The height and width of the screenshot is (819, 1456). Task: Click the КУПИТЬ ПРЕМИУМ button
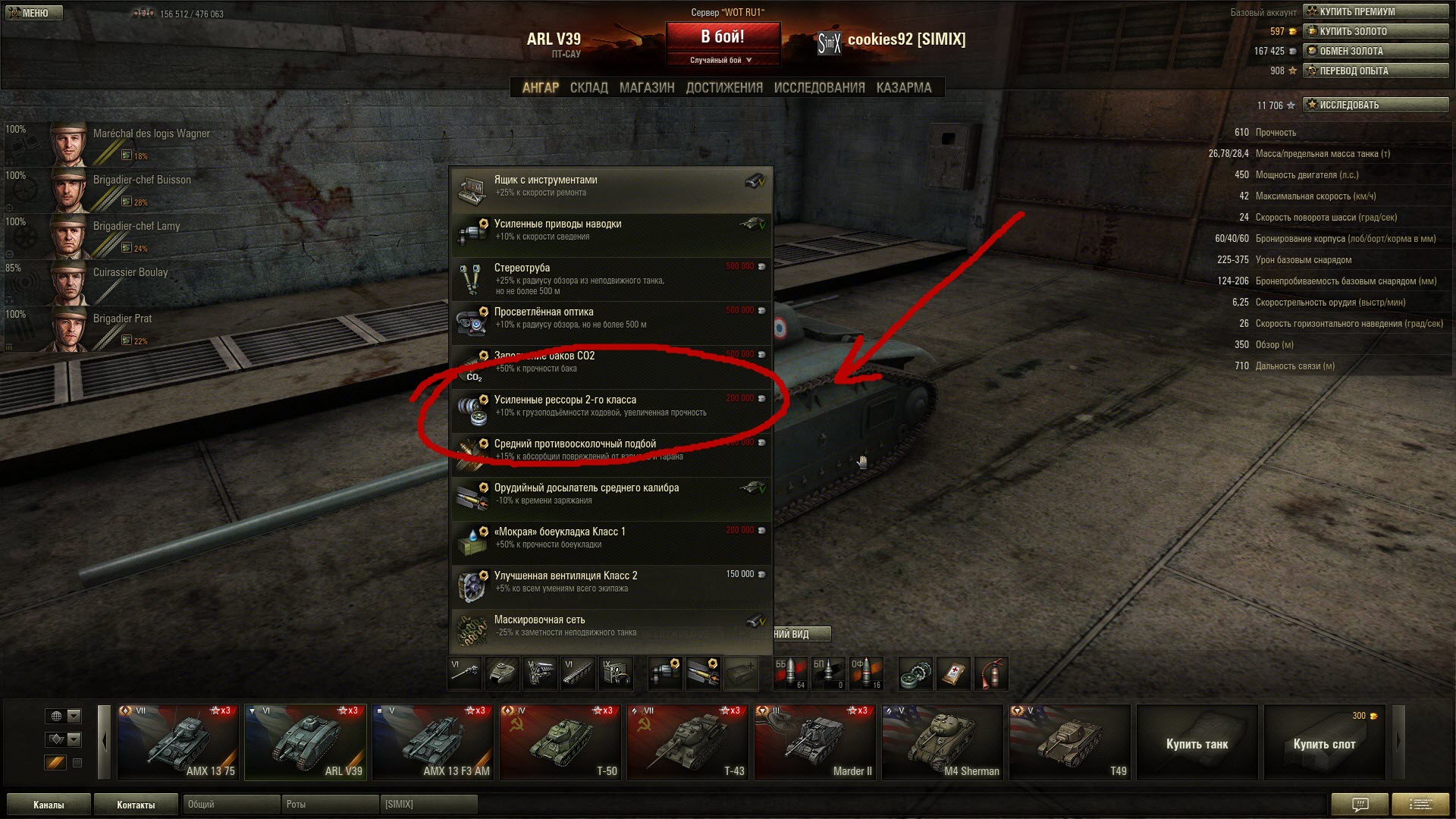point(1375,11)
